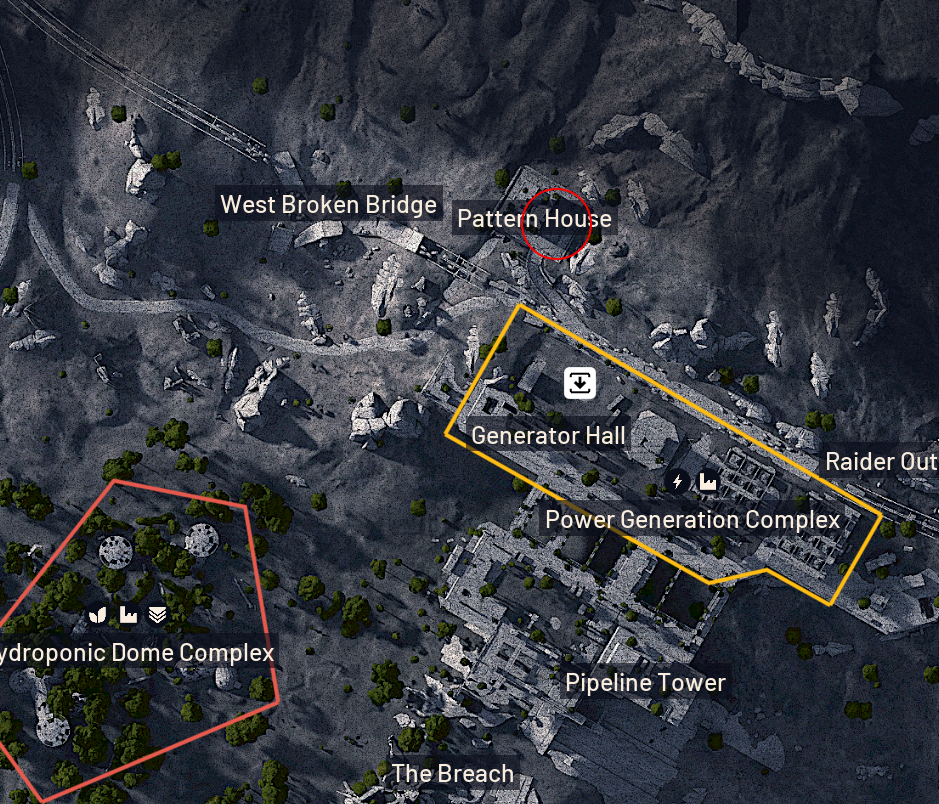Screen dimensions: 939x804
Task: Click the Pattern House location label
Action: (x=533, y=218)
